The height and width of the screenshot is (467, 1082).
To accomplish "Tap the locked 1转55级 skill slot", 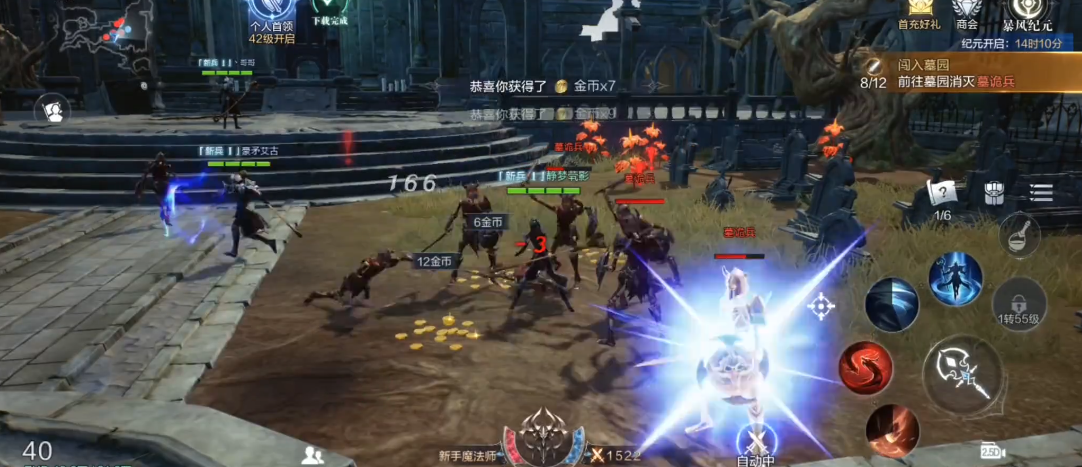I will 1019,304.
